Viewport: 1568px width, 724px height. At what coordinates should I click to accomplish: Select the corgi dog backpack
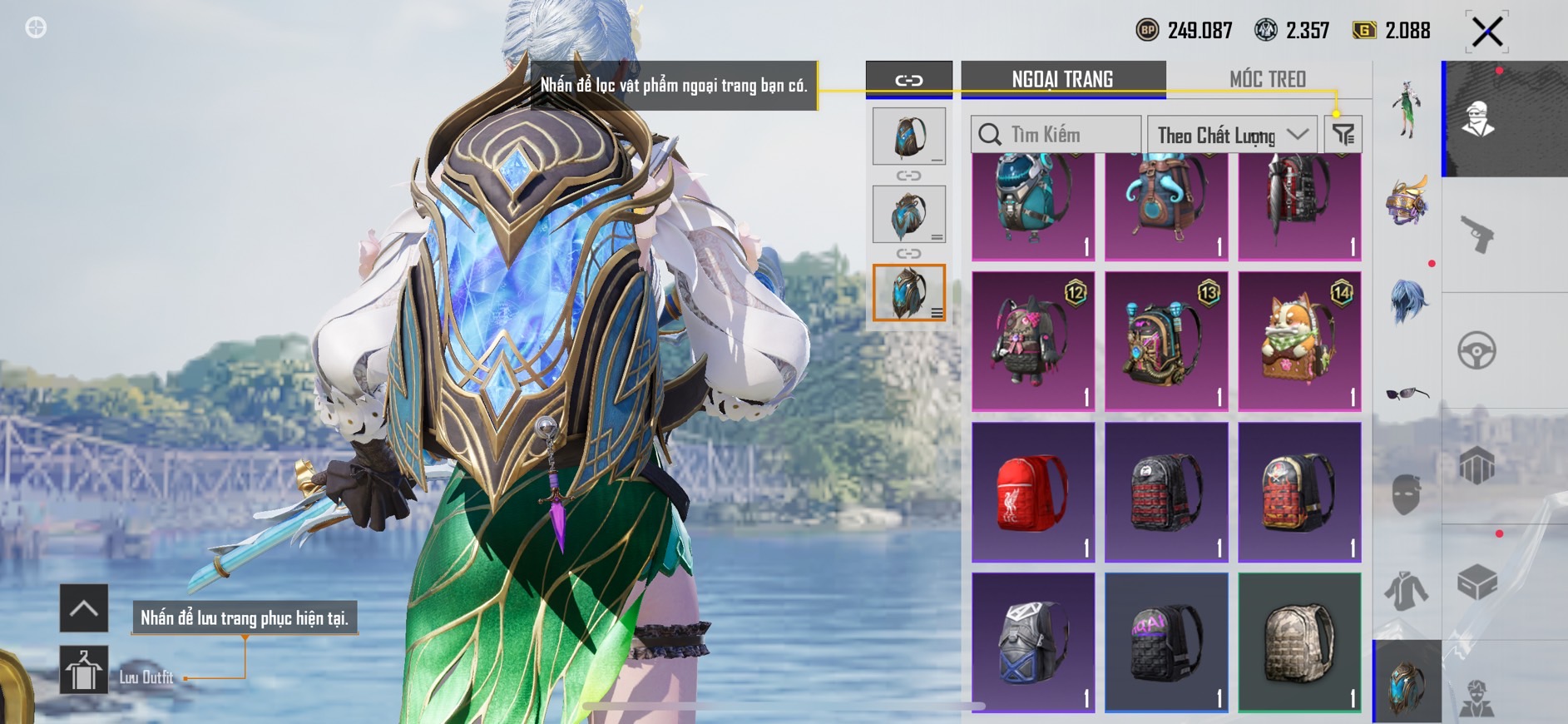point(1299,341)
